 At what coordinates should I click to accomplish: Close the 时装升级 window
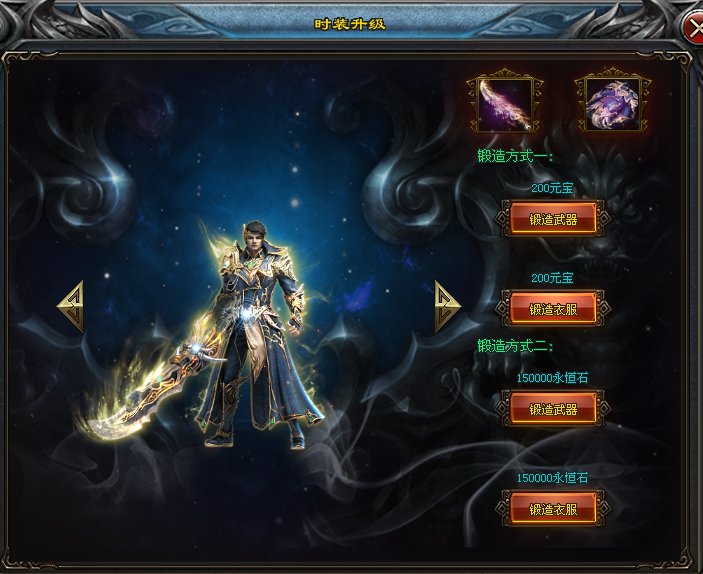pyautogui.click(x=693, y=27)
